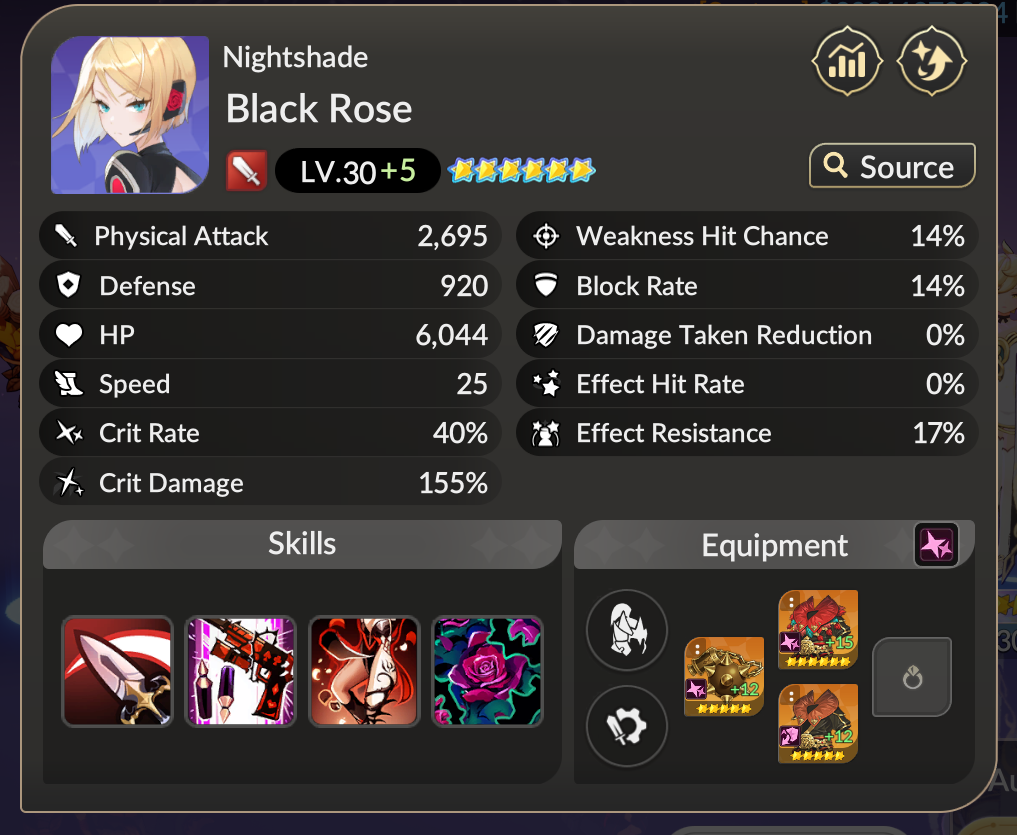View the red-haired figure skill
Viewport: 1017px width, 835px height.
[364, 671]
